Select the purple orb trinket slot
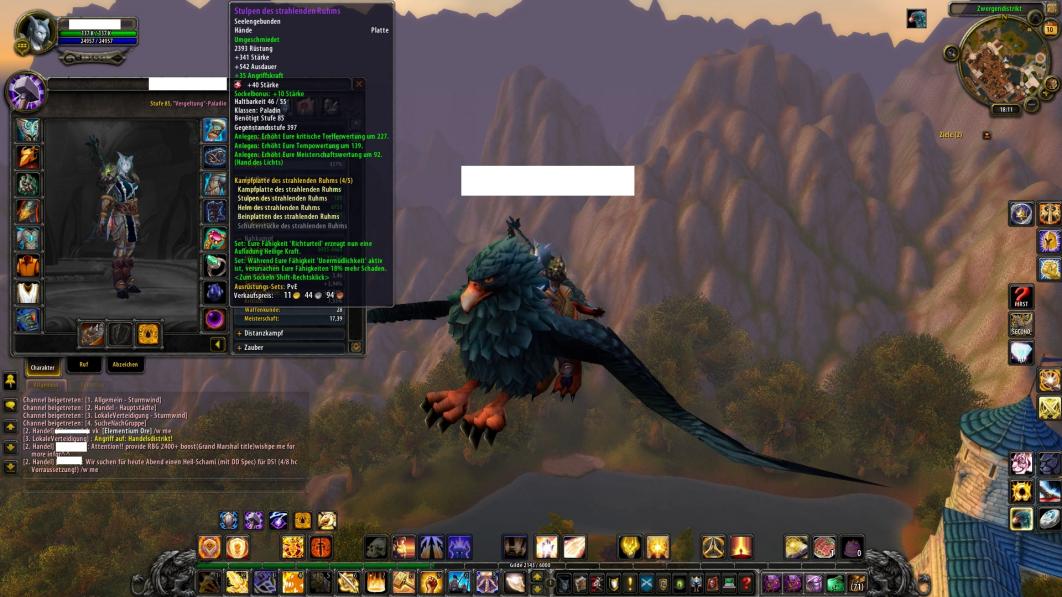1062x597 pixels. coord(215,319)
